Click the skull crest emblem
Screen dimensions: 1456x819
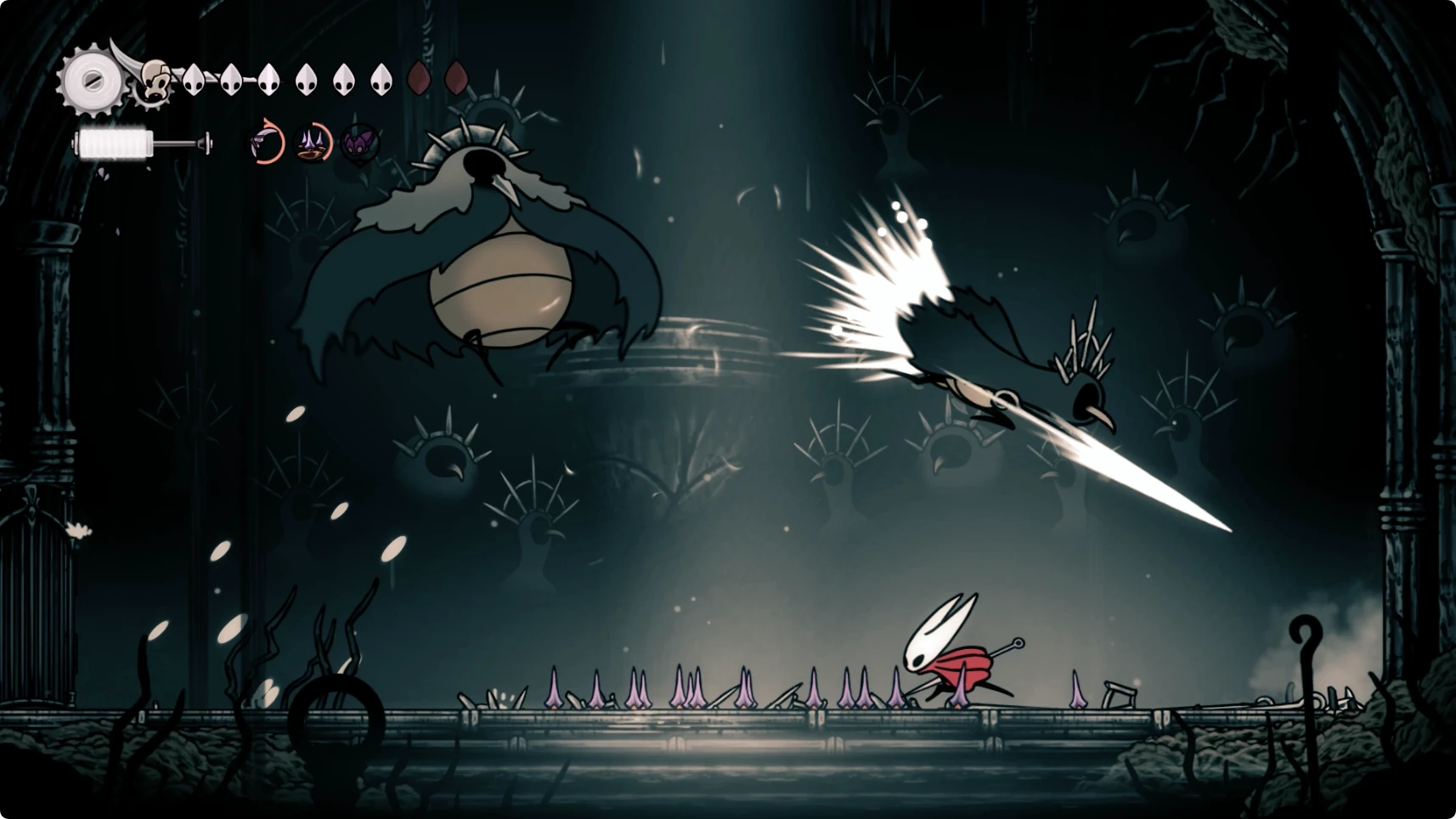[x=154, y=81]
